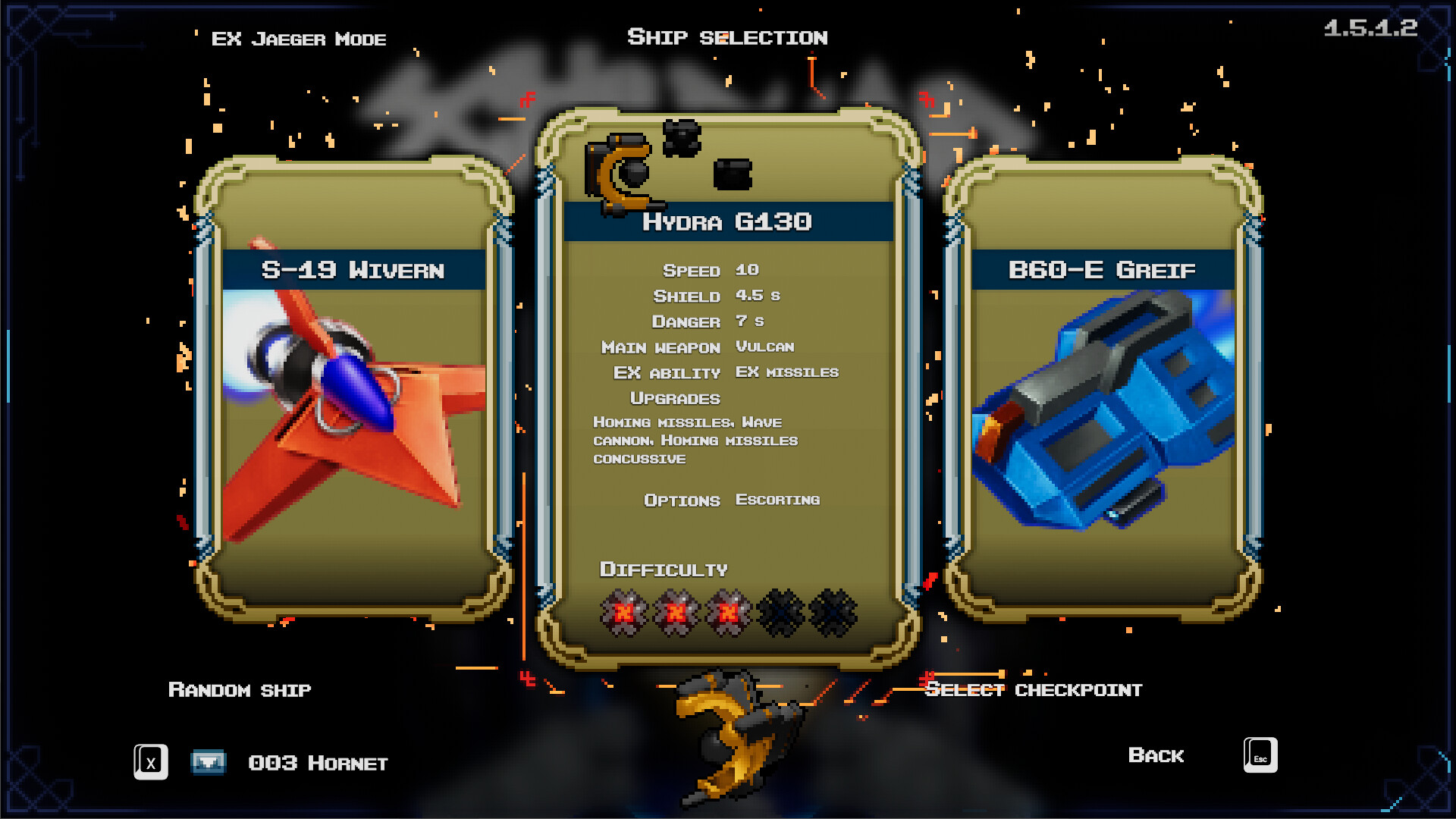Viewport: 1456px width, 819px height.
Task: Set rating on the difficulty skull bar
Action: (x=727, y=613)
